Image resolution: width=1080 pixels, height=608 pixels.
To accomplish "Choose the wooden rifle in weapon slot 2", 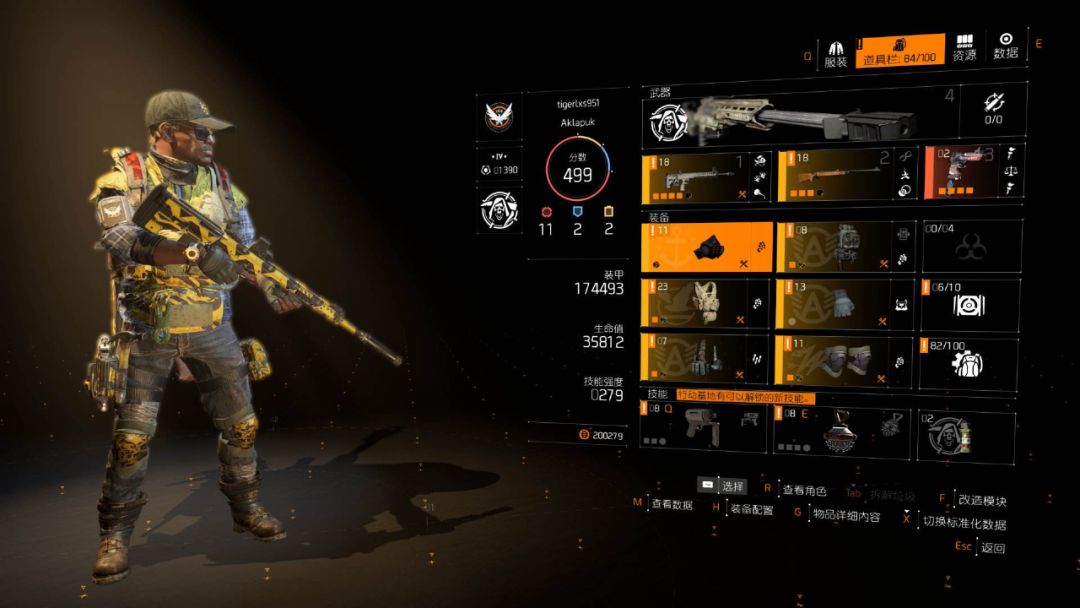I will tap(840, 176).
